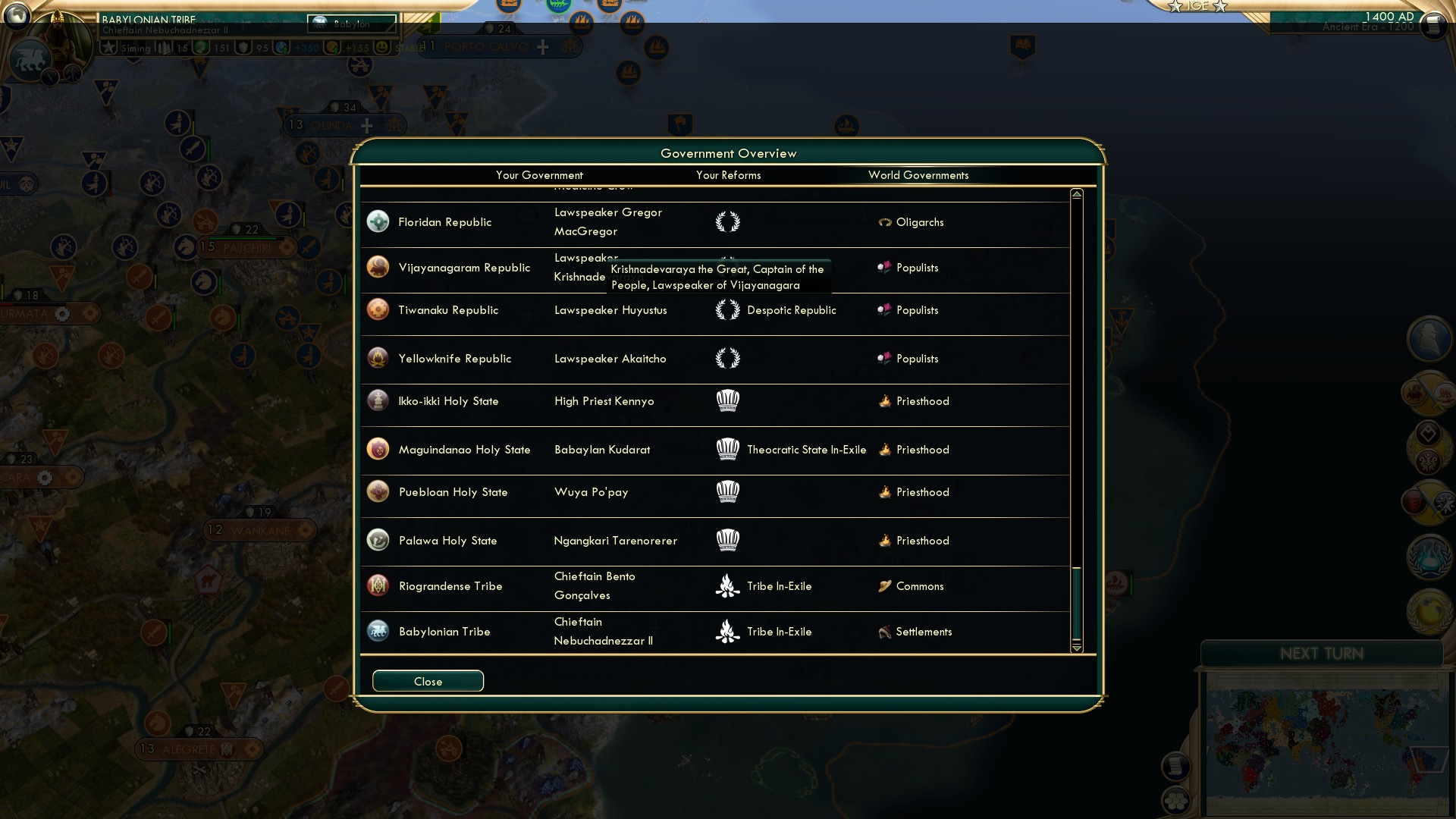This screenshot has height=819, width=1456.
Task: Click the Populists icon next to Yellowknife Republic
Action: (x=884, y=359)
